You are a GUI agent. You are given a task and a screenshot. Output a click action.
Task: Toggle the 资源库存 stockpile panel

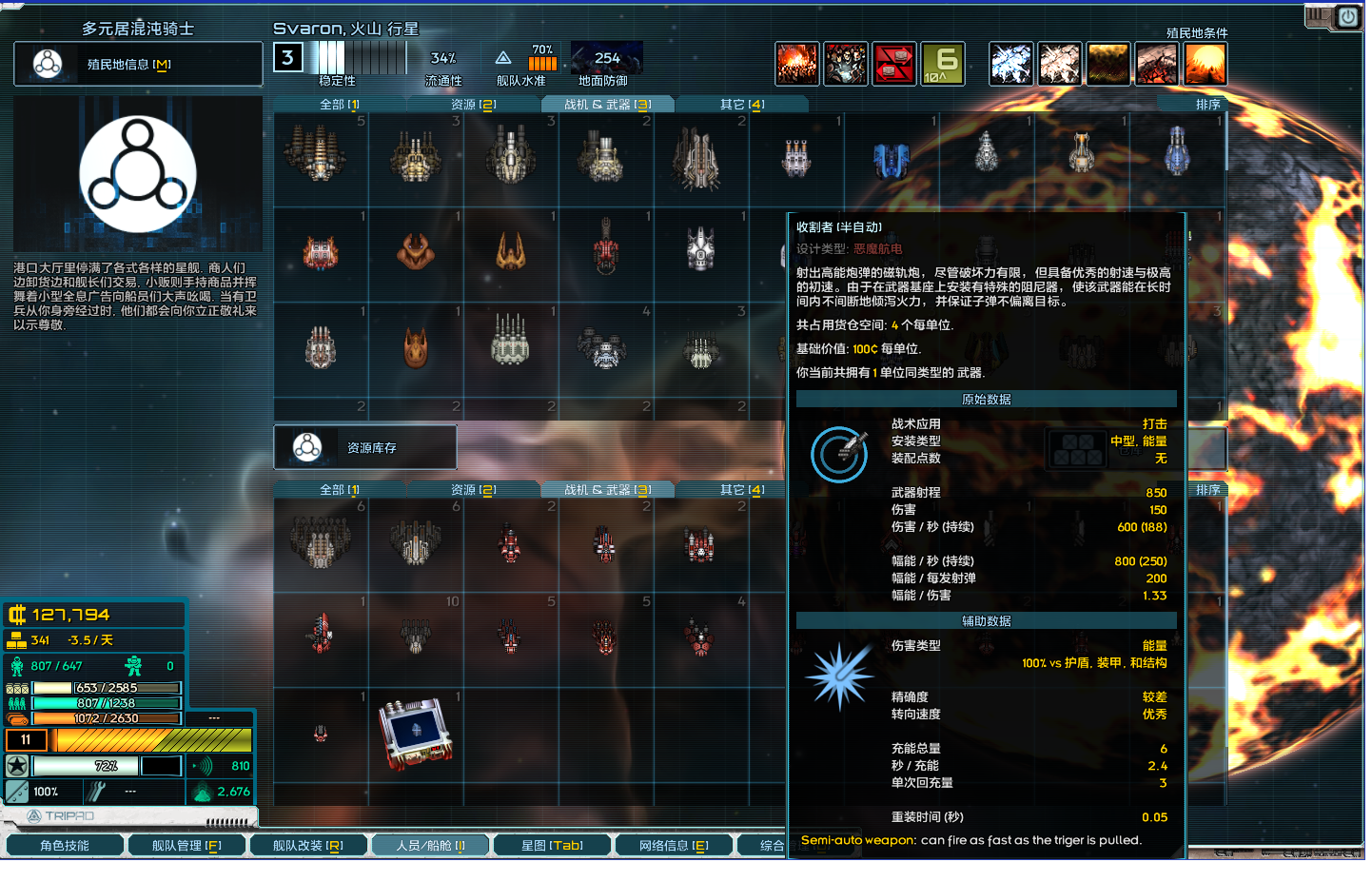pos(364,446)
